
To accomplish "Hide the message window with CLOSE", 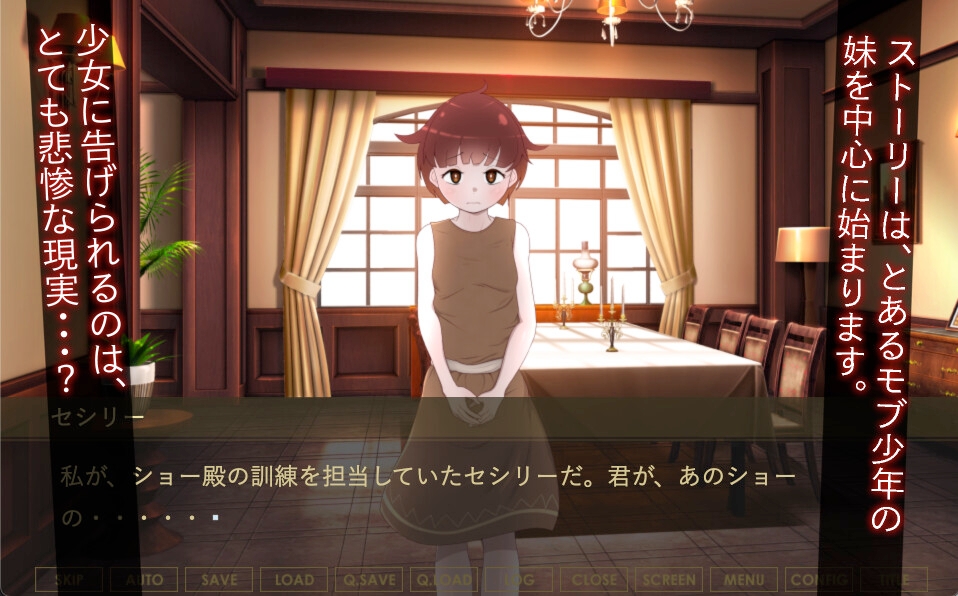I will point(594,580).
